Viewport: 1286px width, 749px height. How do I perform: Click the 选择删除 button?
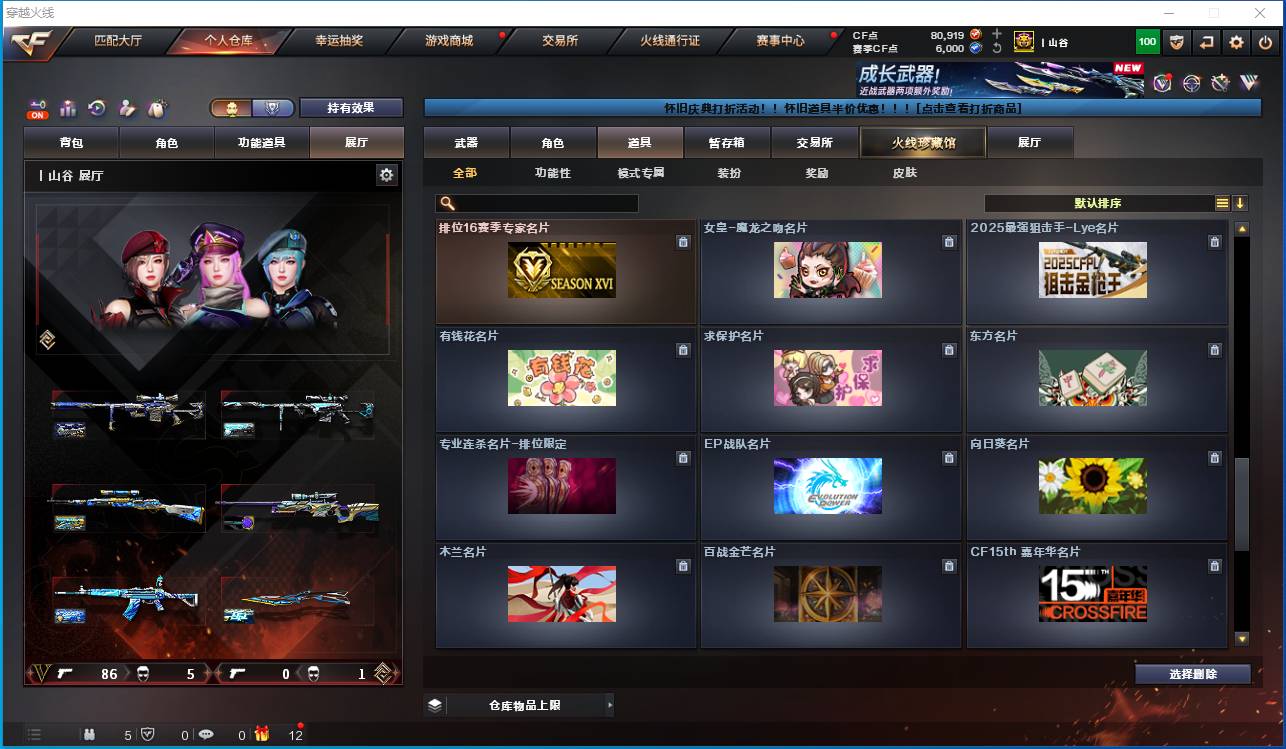pyautogui.click(x=1192, y=673)
